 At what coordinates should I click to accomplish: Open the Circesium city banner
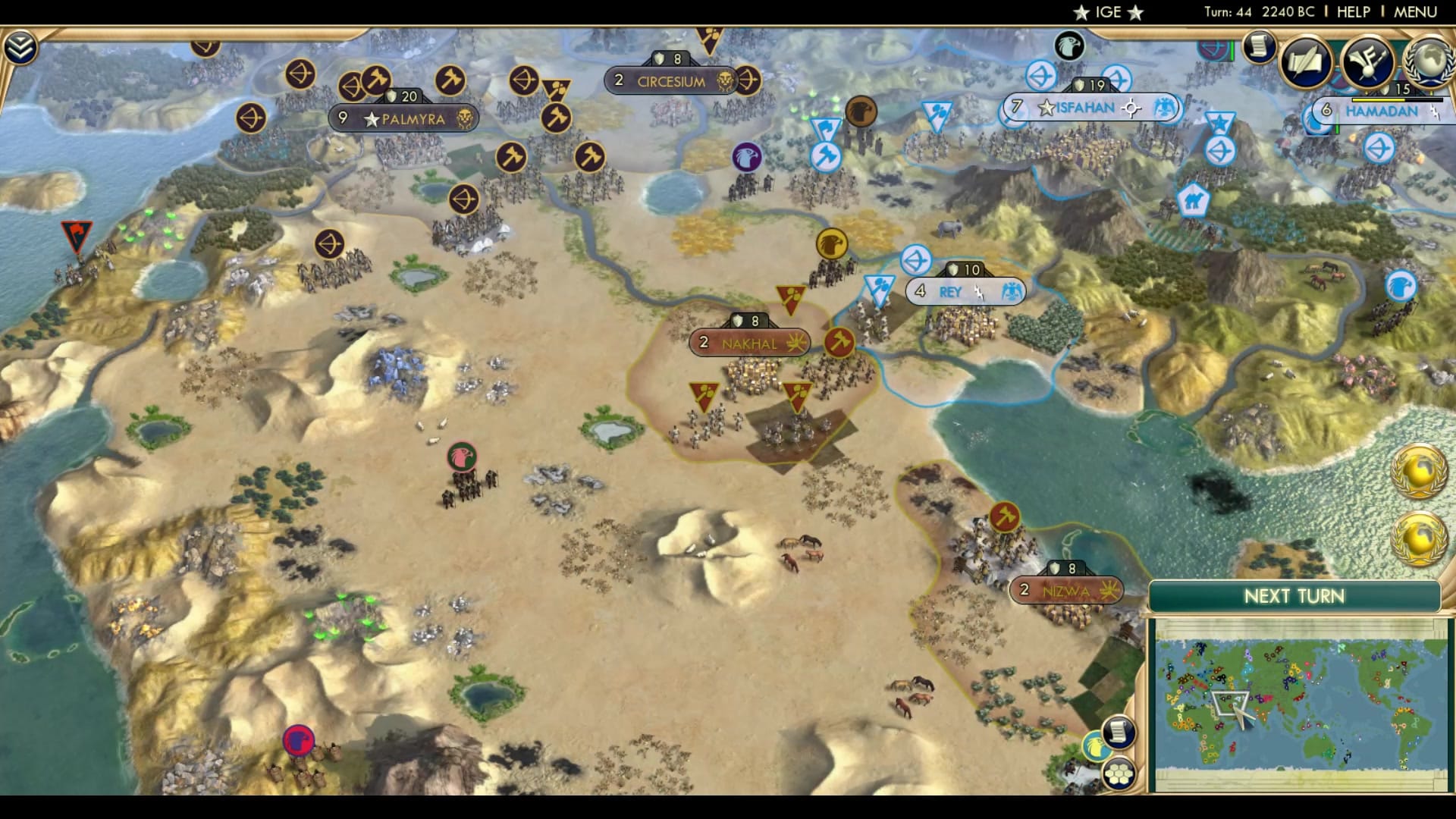(667, 80)
